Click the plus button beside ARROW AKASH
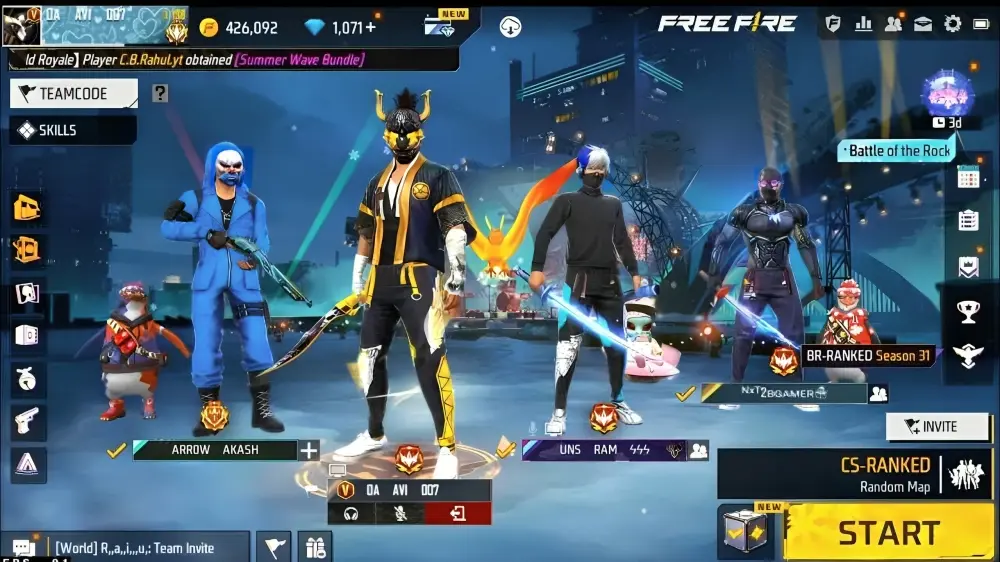 309,450
